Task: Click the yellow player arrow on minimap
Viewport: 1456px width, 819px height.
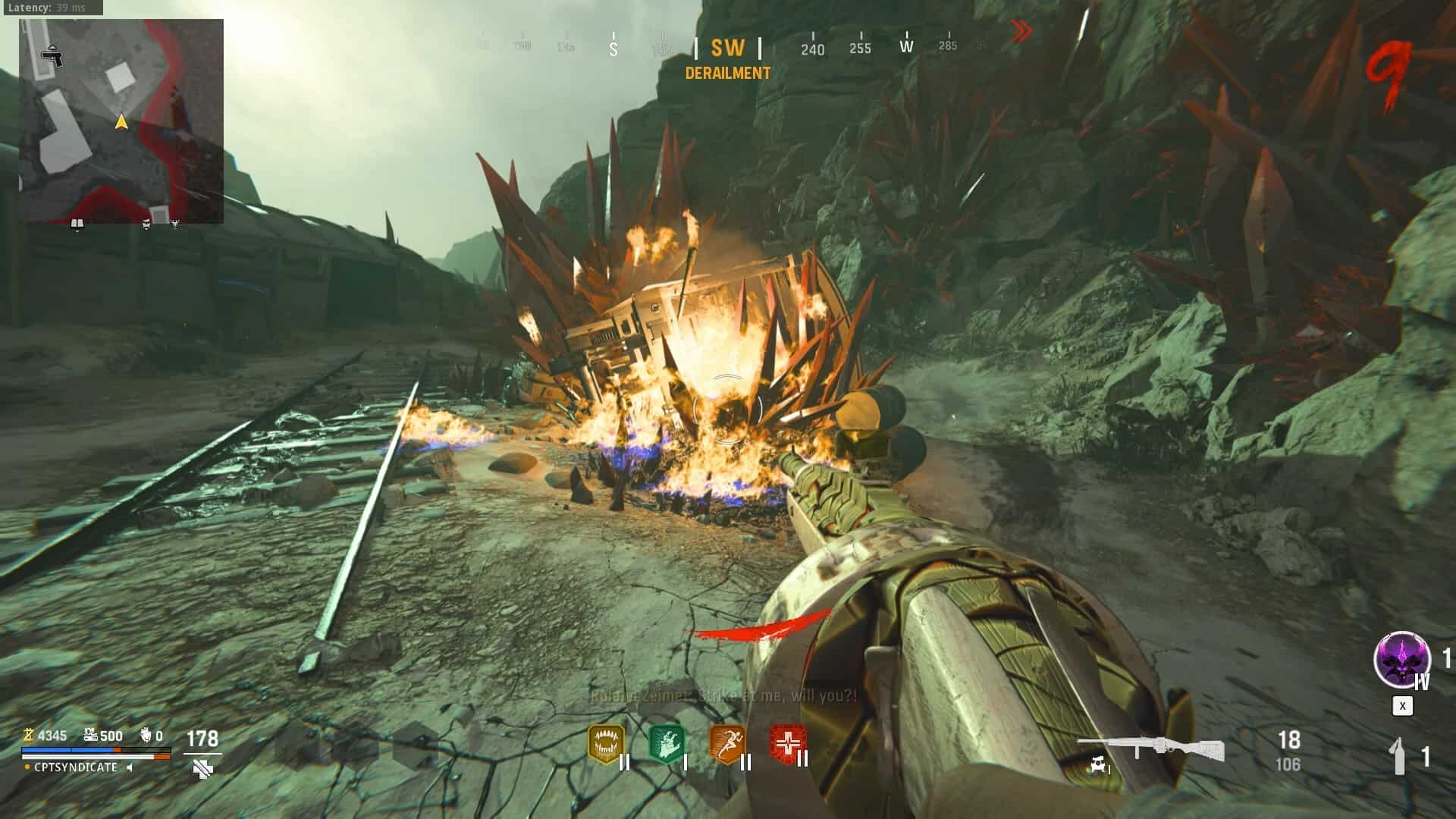Action: pyautogui.click(x=121, y=121)
